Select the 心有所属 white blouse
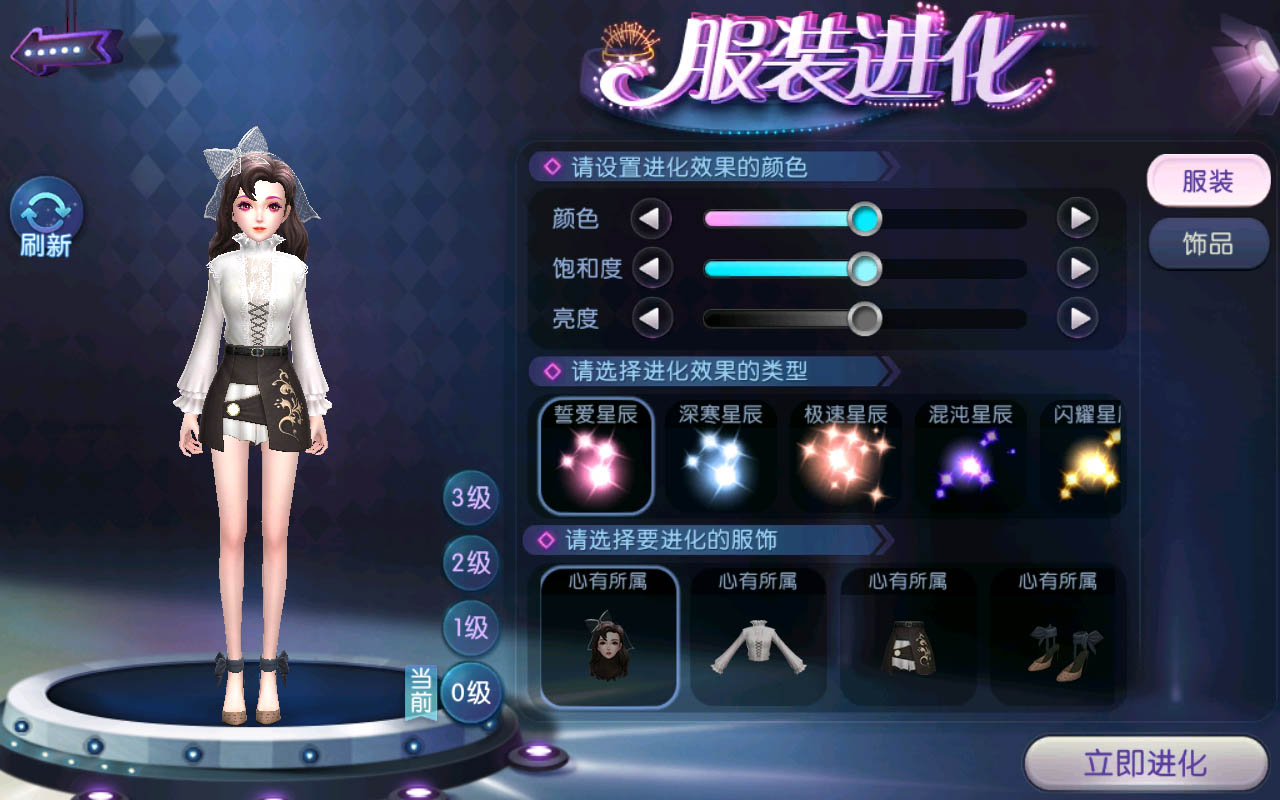1280x800 pixels. pos(758,637)
